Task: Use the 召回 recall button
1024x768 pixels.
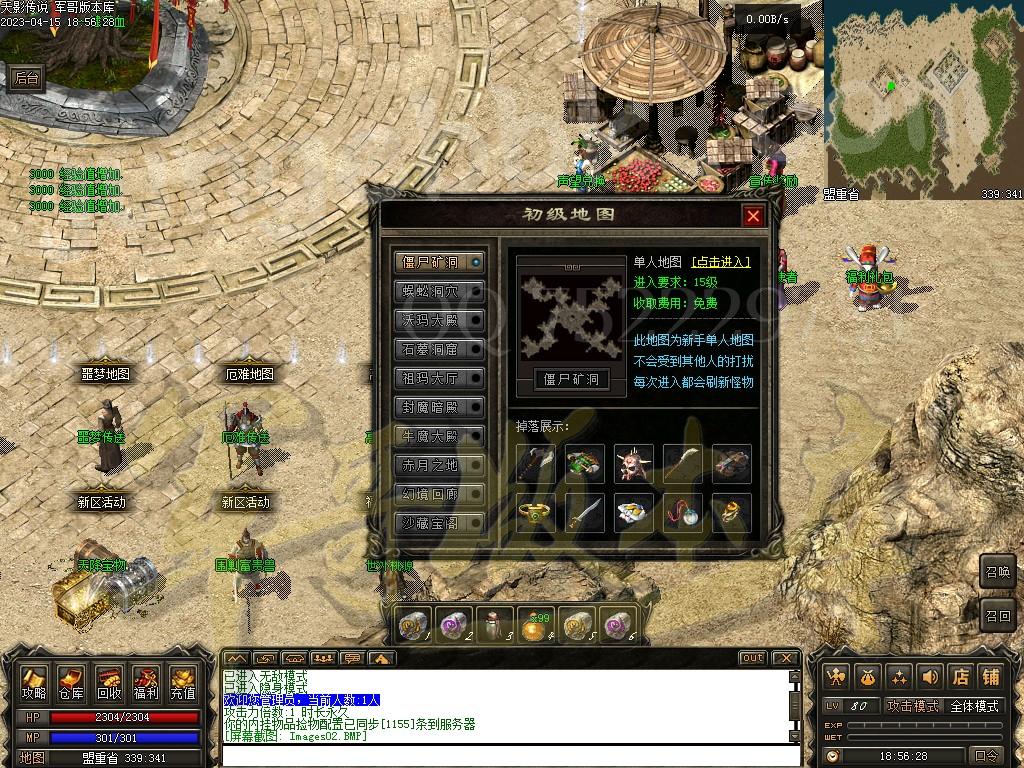Action: pyautogui.click(x=998, y=615)
